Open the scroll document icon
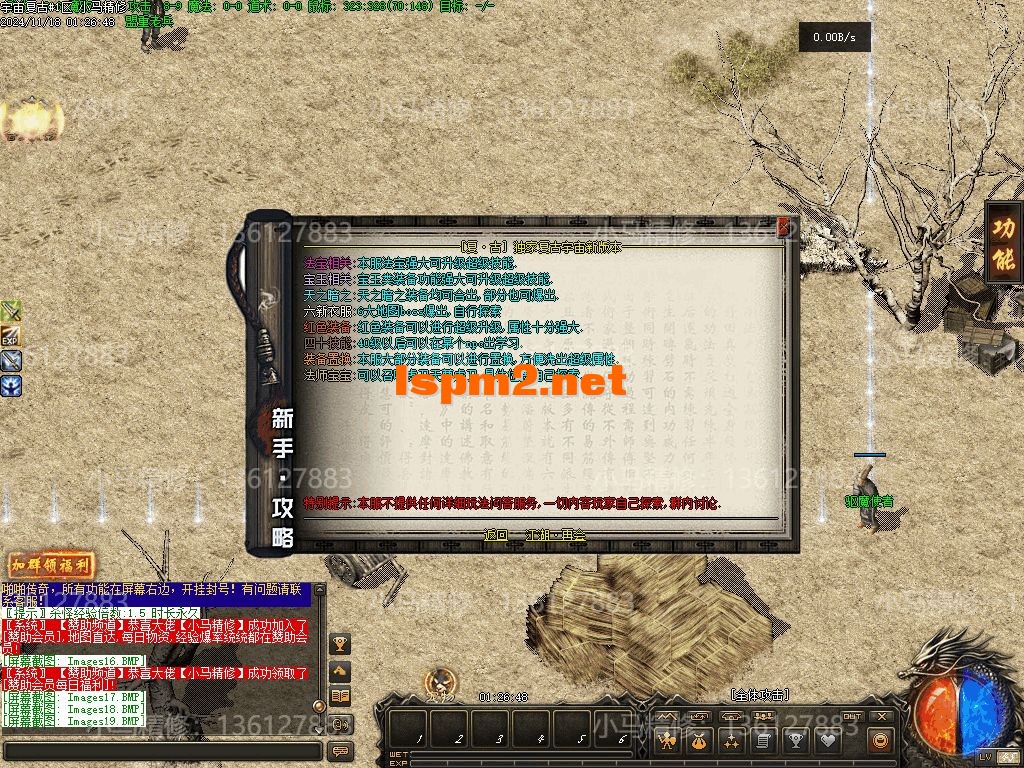 pos(764,741)
